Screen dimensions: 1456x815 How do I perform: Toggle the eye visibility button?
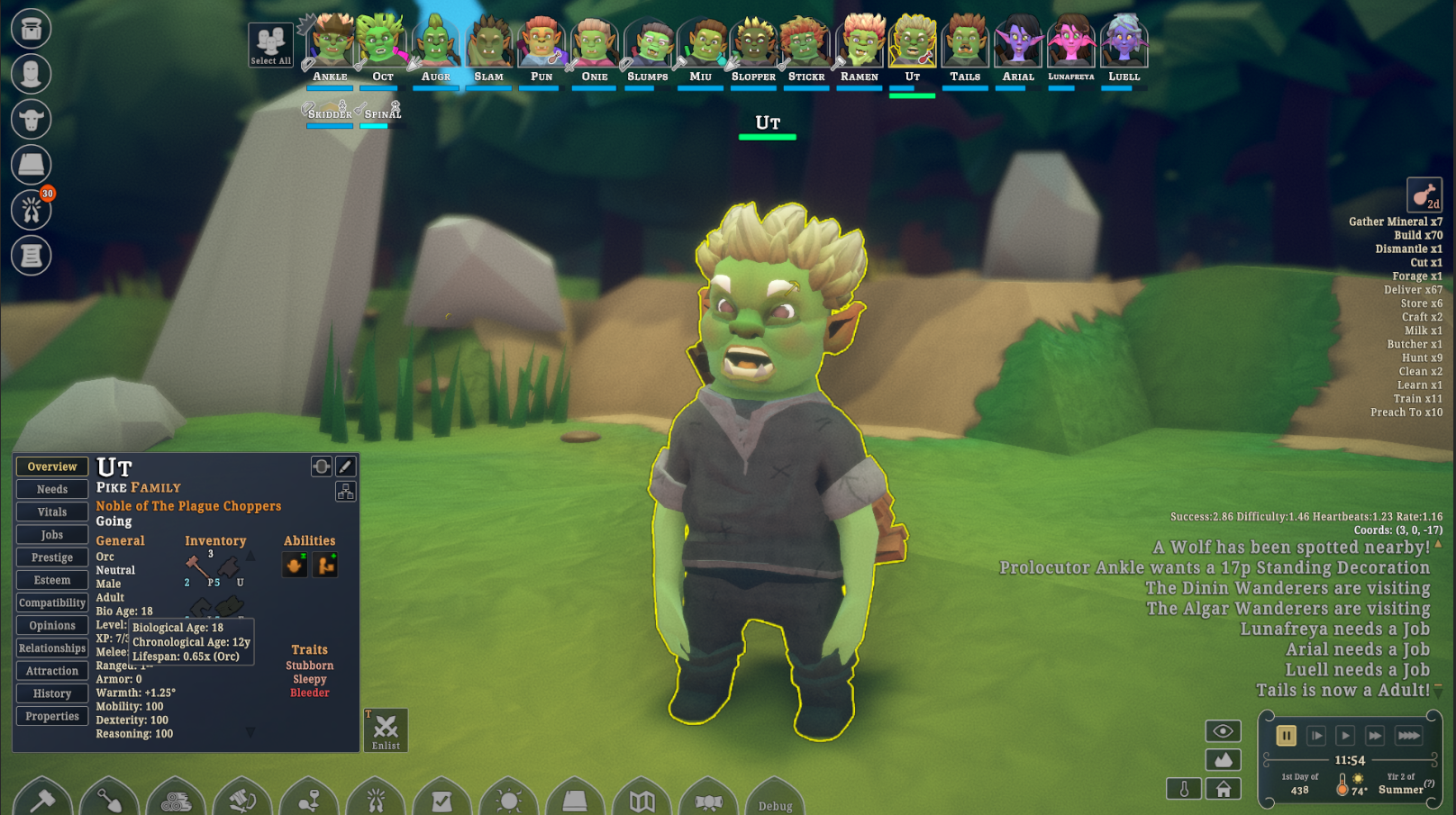pos(1223,731)
